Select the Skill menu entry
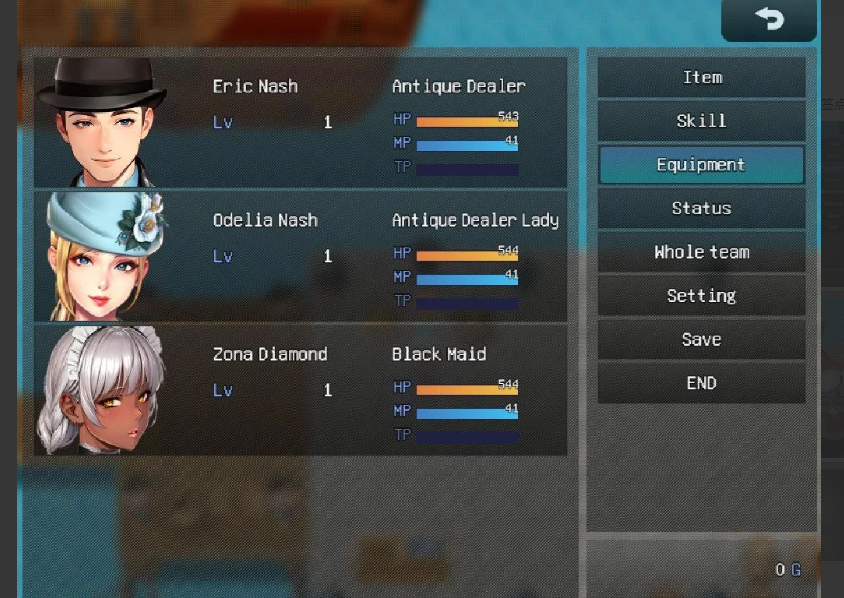The height and width of the screenshot is (598, 844). pos(701,121)
